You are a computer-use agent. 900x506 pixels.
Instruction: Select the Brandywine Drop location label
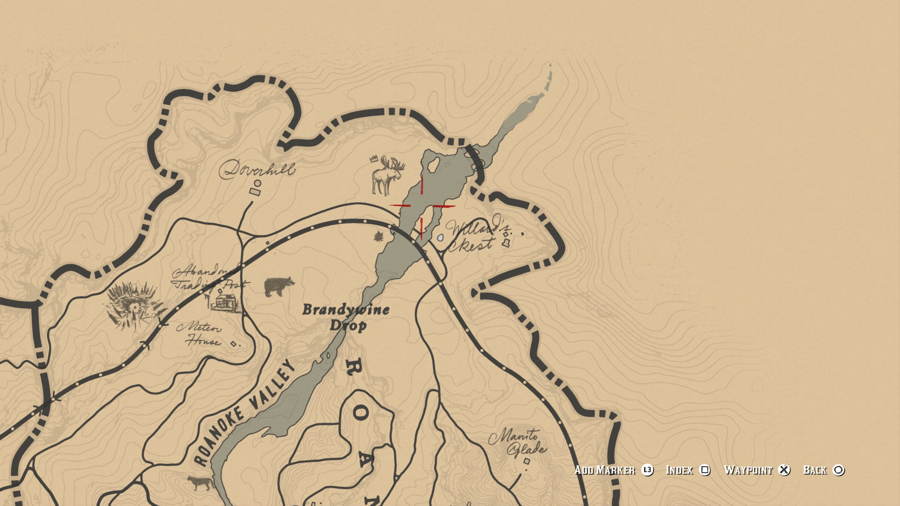pos(346,317)
